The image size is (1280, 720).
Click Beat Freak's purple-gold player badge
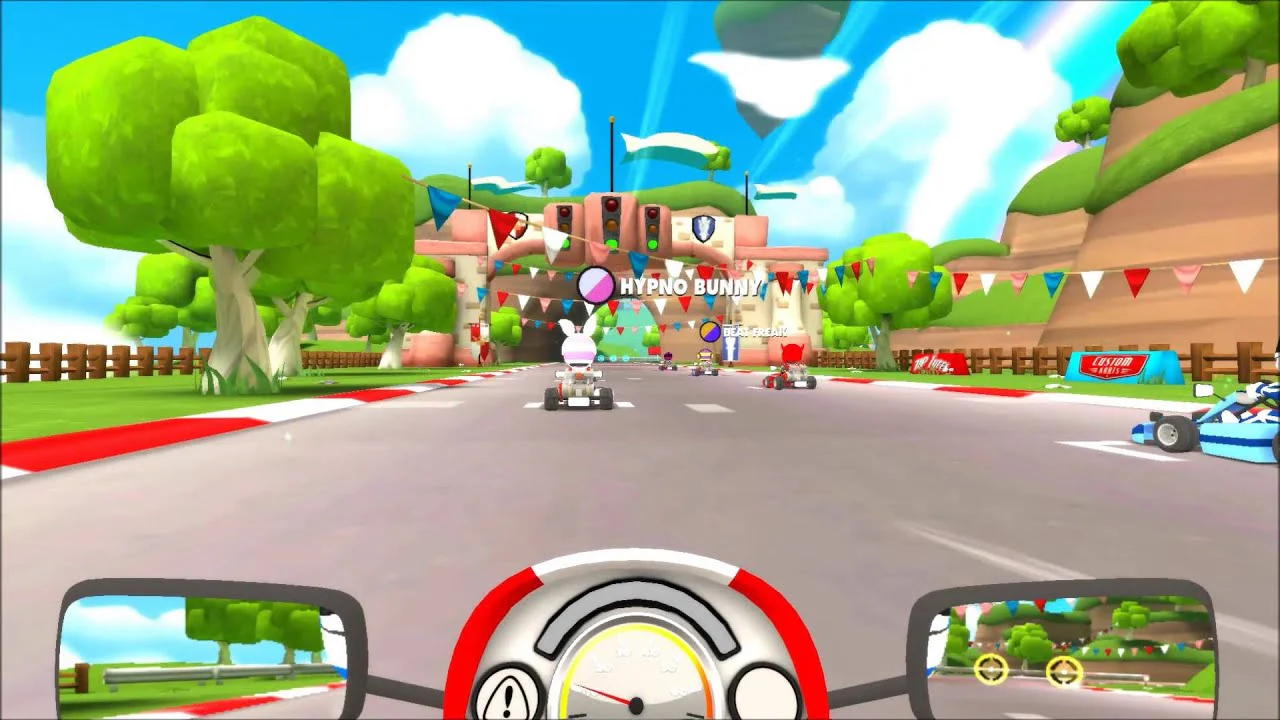[x=708, y=333]
